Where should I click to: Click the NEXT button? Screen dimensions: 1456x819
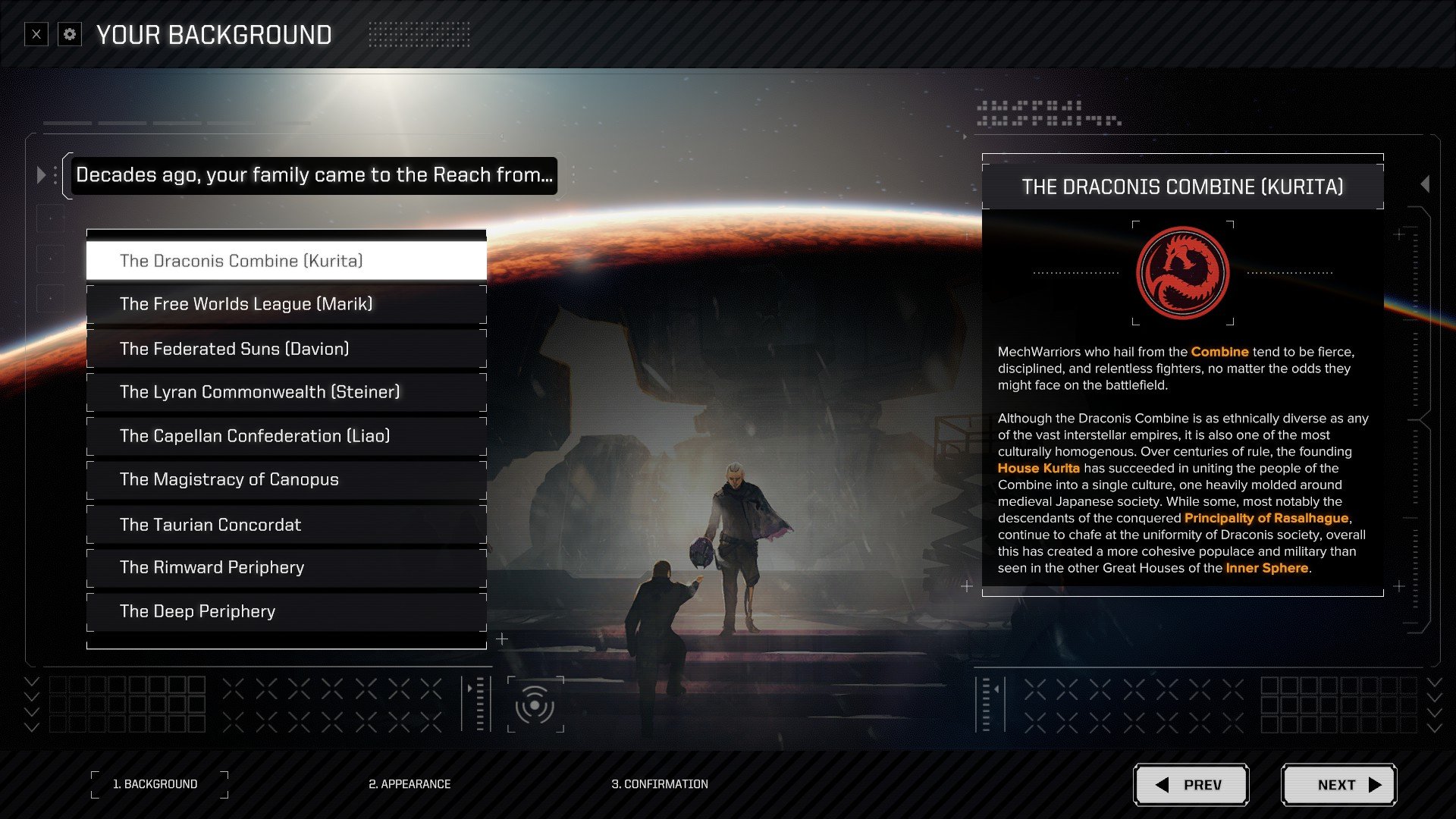pos(1338,785)
